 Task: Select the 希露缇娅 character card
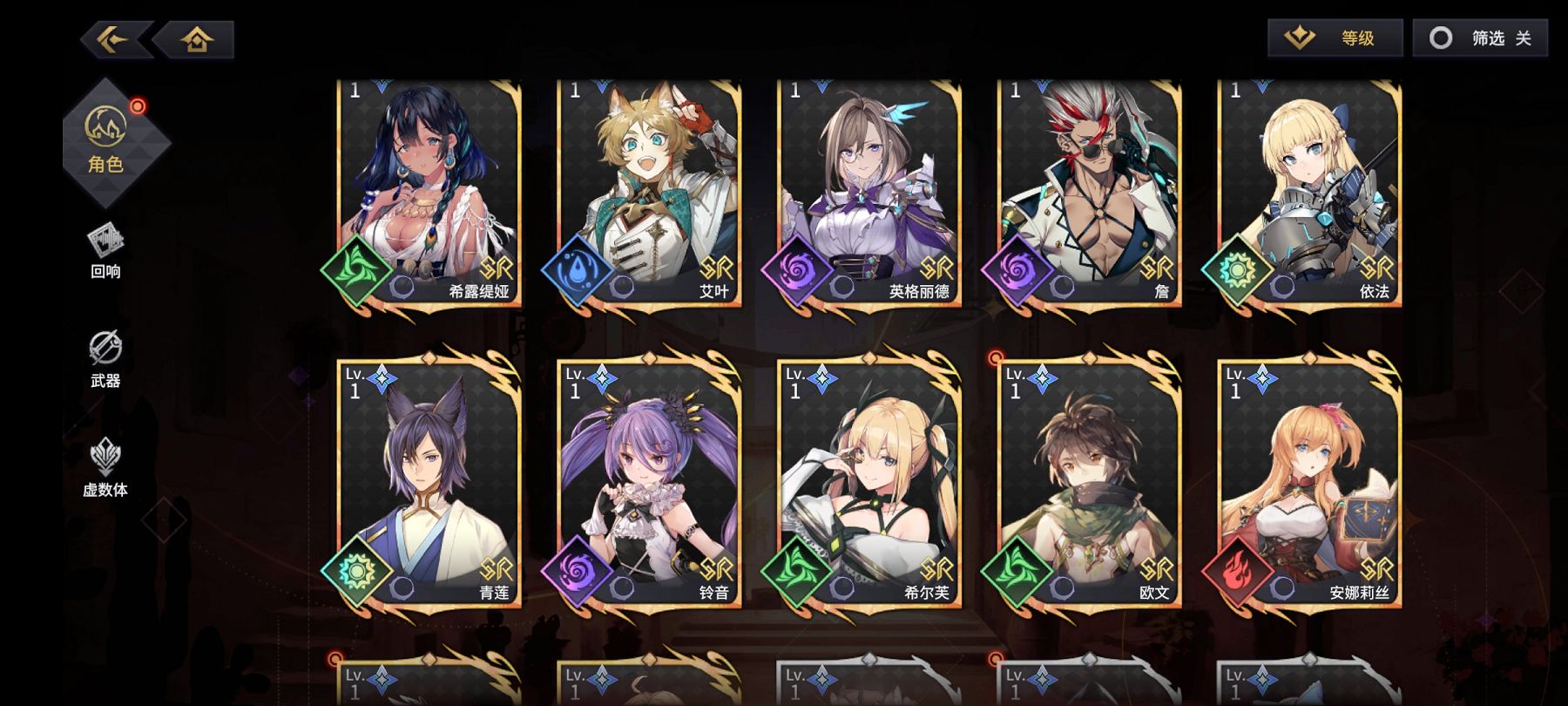click(x=429, y=192)
